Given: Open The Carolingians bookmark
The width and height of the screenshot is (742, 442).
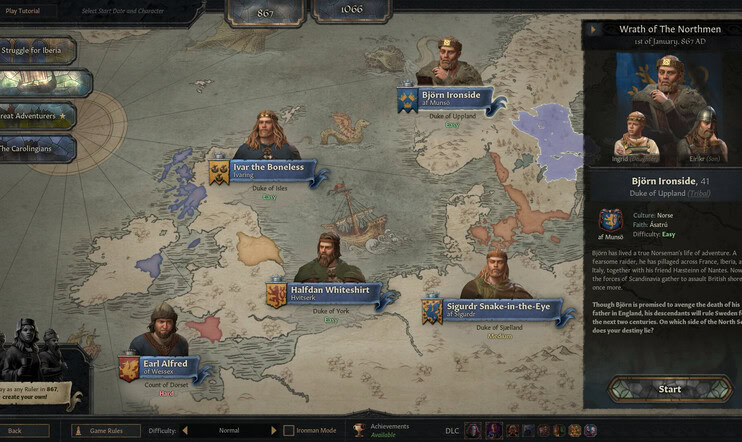Looking at the screenshot, I should pos(38,149).
